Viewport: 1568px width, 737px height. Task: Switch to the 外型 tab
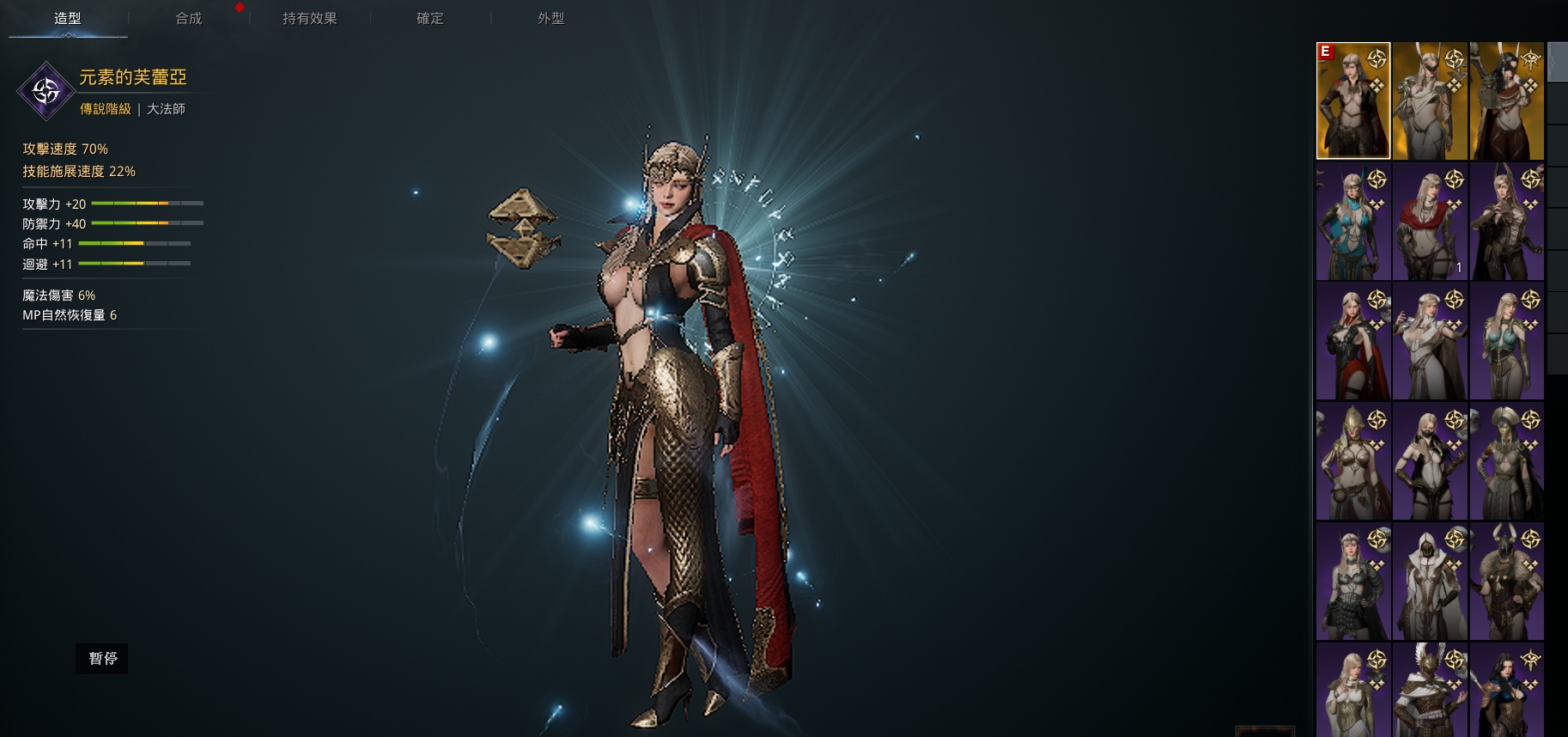pyautogui.click(x=550, y=18)
